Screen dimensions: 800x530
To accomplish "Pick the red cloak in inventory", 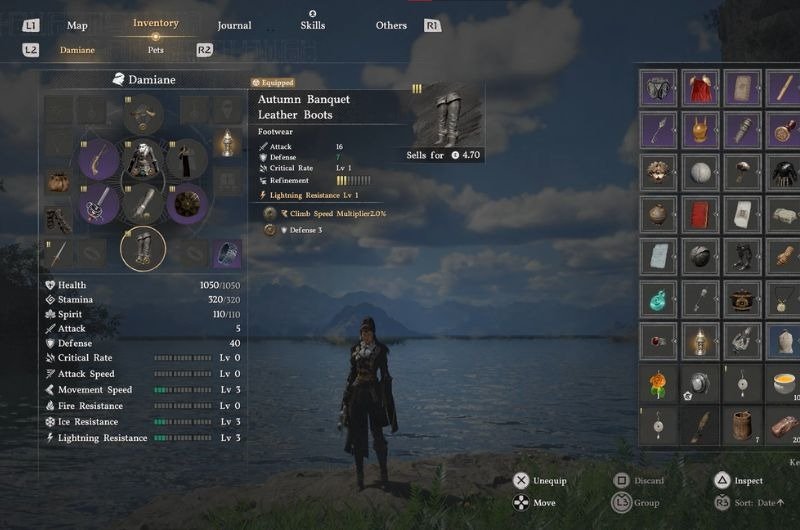I will point(700,88).
